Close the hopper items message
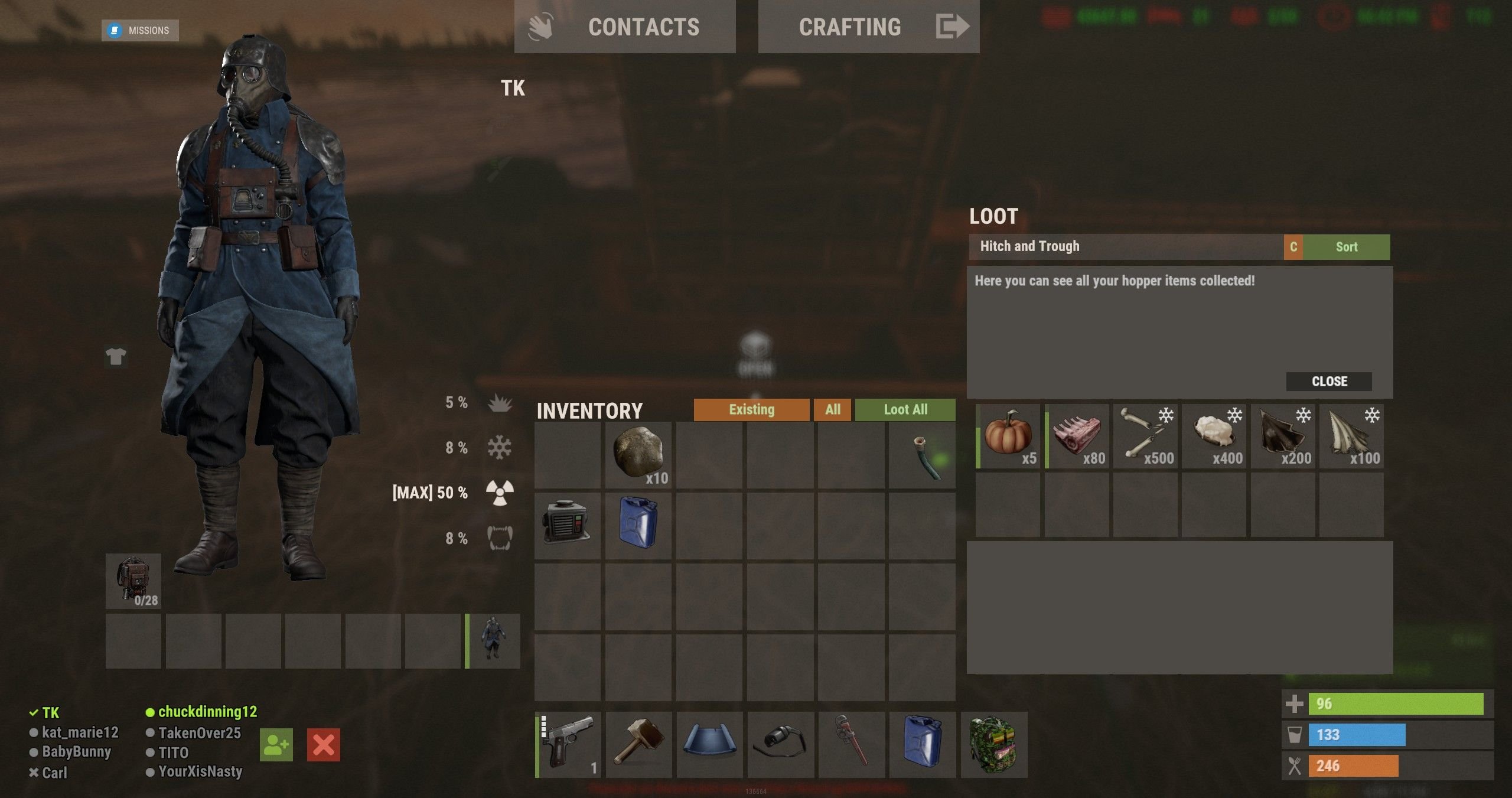 coord(1329,382)
